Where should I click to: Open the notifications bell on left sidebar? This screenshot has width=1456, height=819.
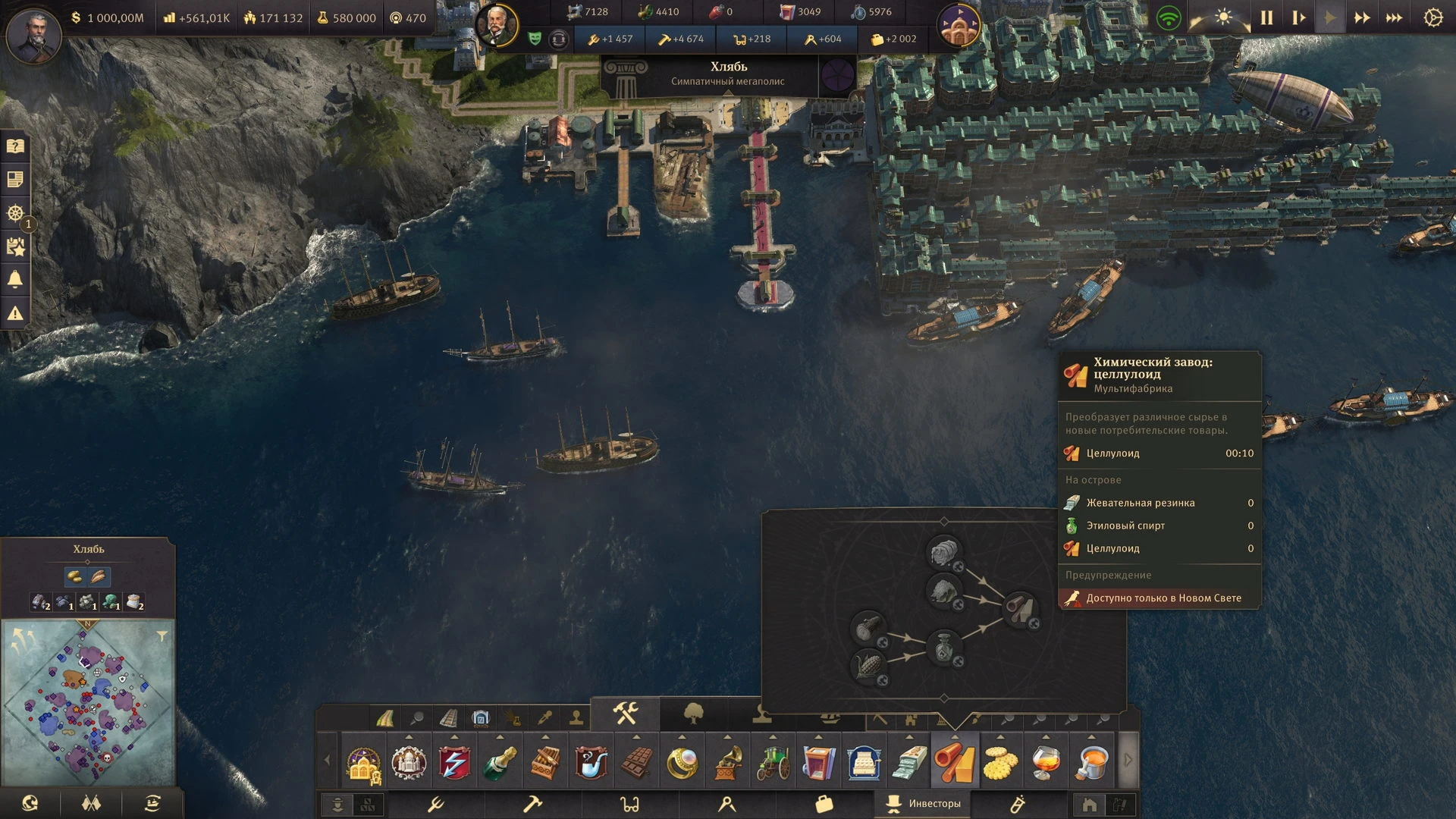pos(15,280)
